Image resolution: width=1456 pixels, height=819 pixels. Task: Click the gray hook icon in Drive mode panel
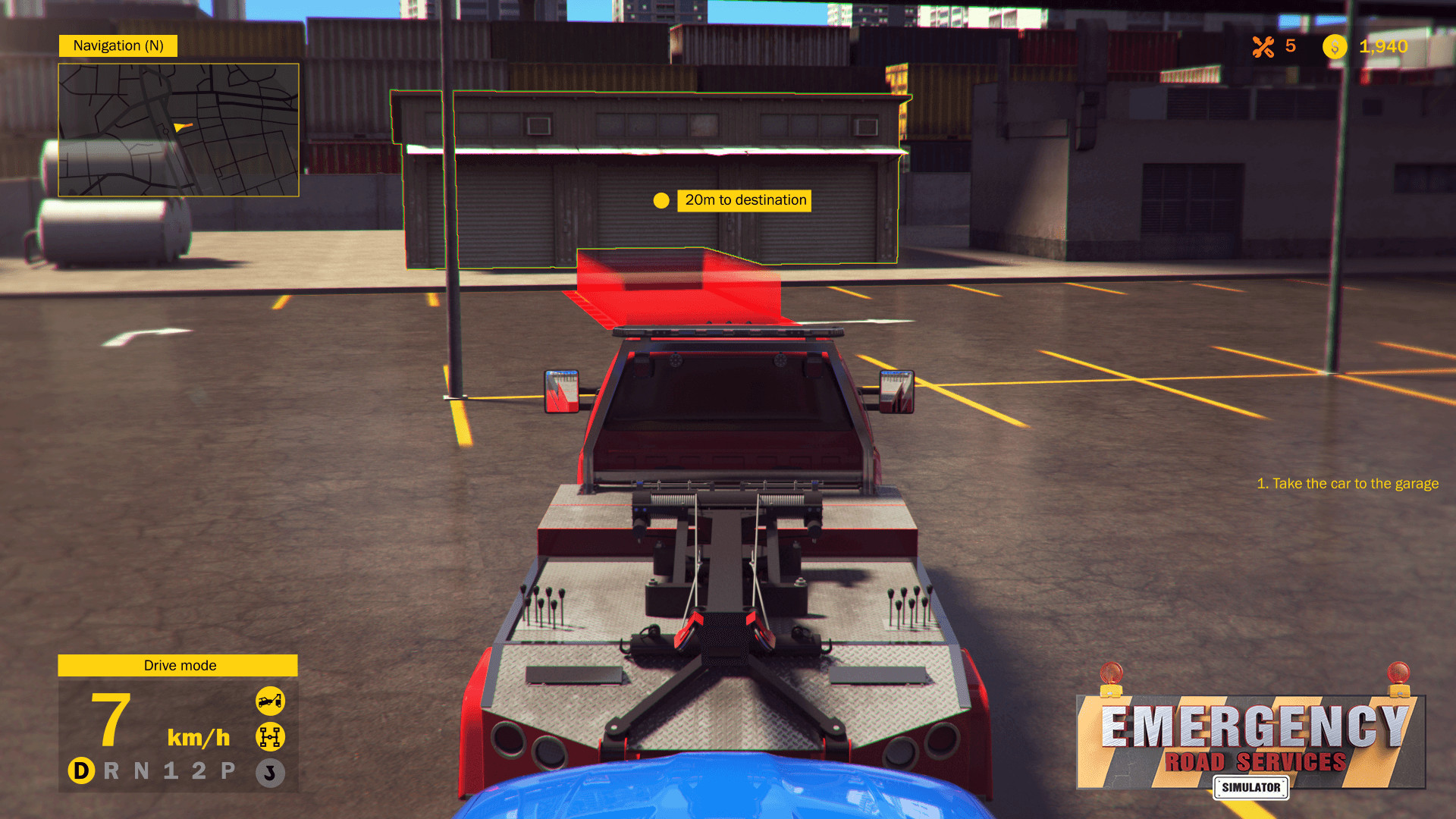271,772
